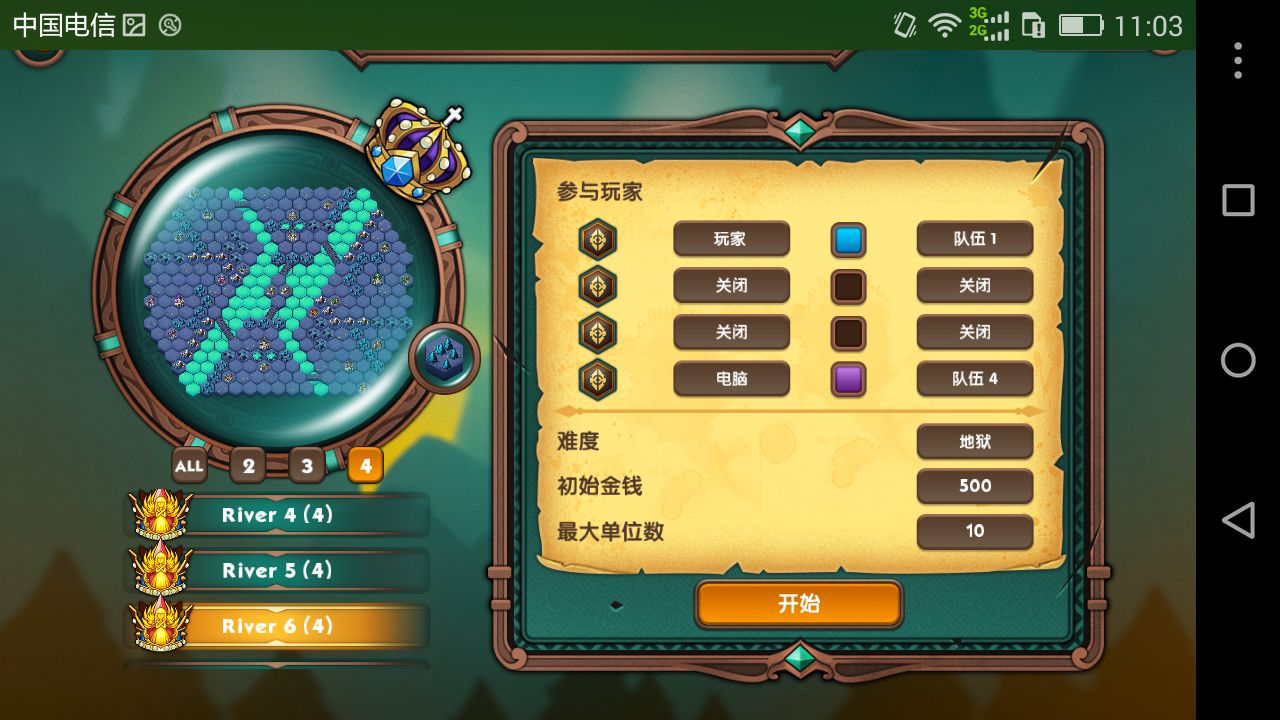Change the 队伍 1 team assignment

pyautogui.click(x=975, y=239)
